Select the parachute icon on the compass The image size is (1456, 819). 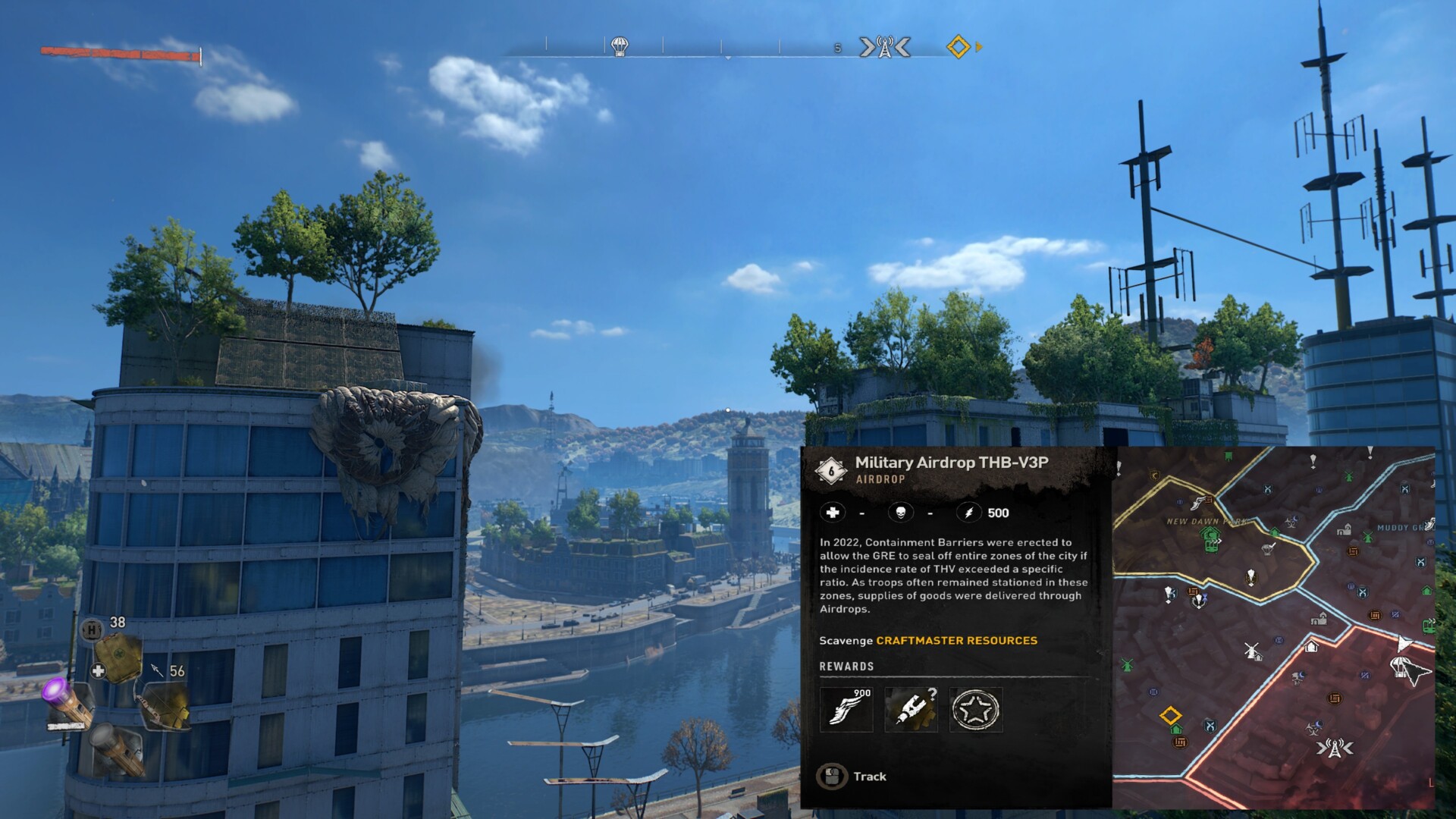click(620, 46)
